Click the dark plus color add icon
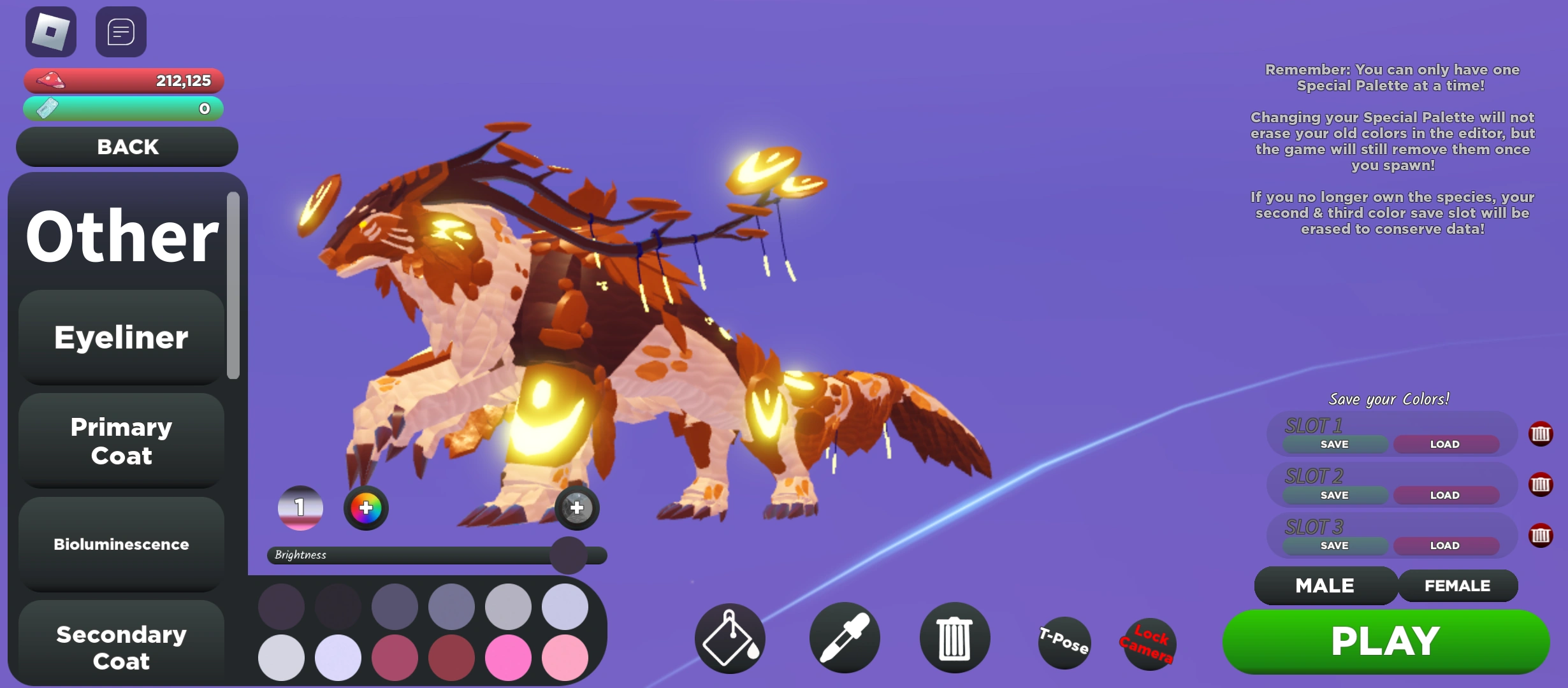Viewport: 1568px width, 688px height. pyautogui.click(x=576, y=507)
